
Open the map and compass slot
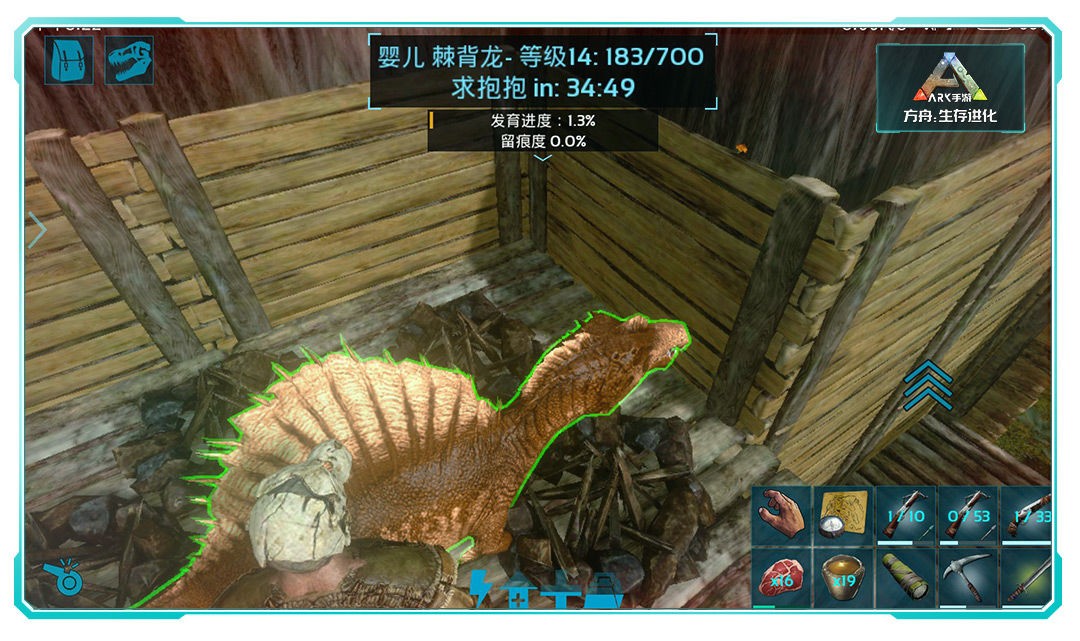click(843, 514)
